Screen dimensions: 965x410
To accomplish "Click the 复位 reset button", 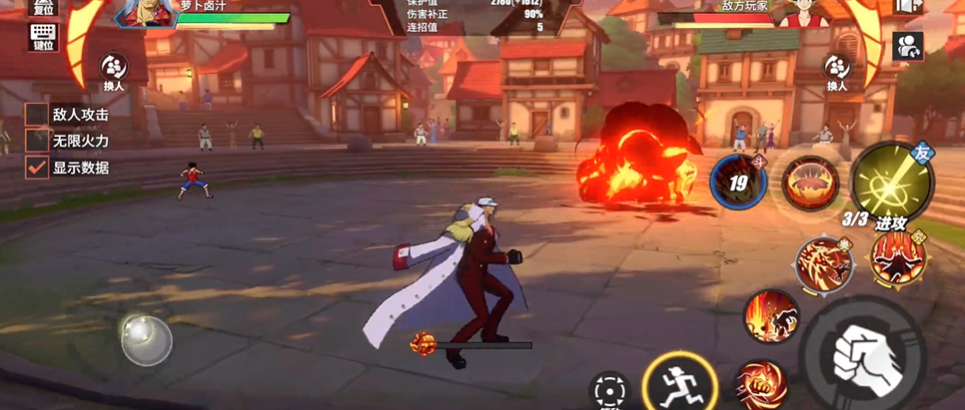I will pos(45,6).
